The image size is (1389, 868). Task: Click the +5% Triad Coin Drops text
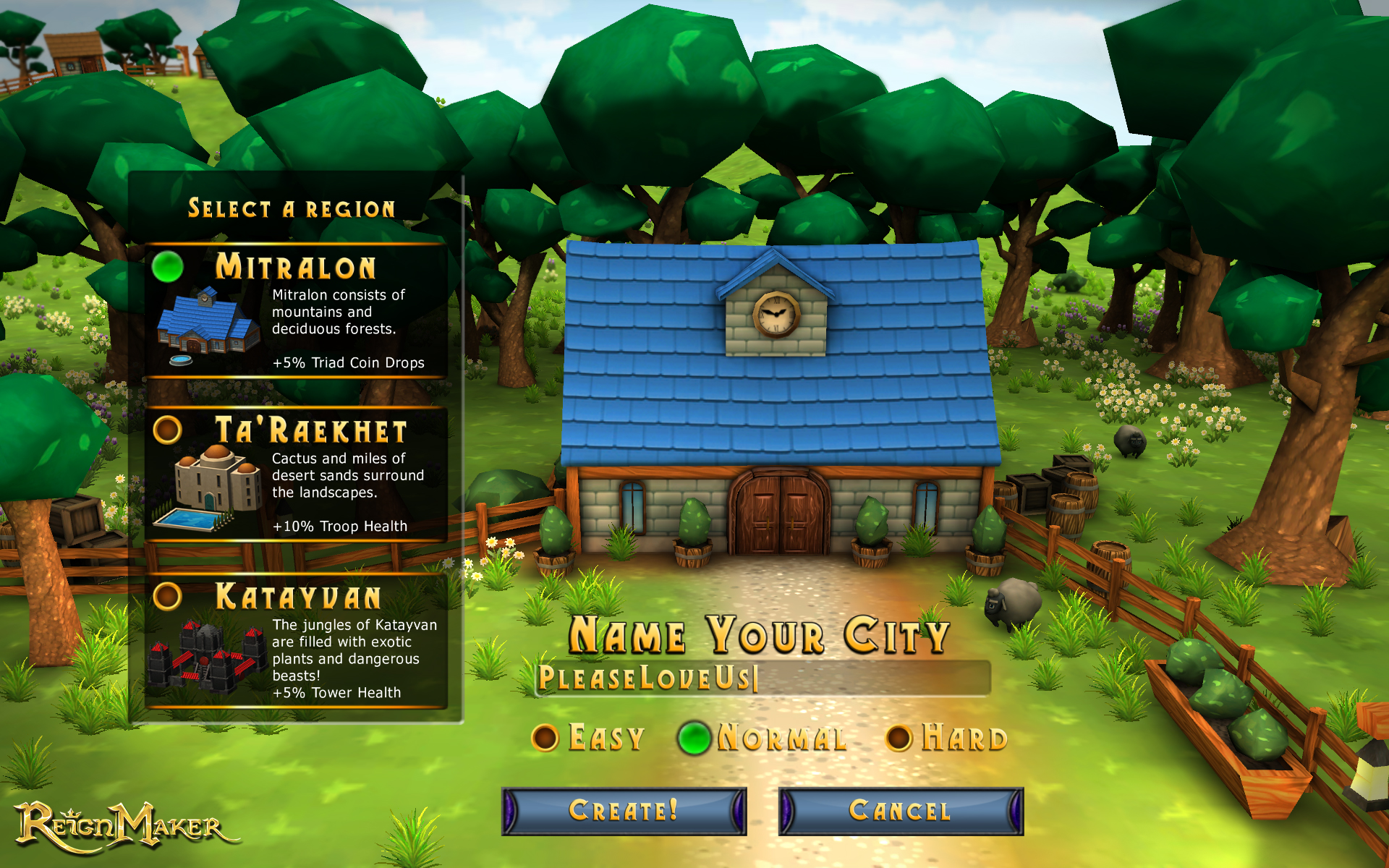pyautogui.click(x=348, y=362)
